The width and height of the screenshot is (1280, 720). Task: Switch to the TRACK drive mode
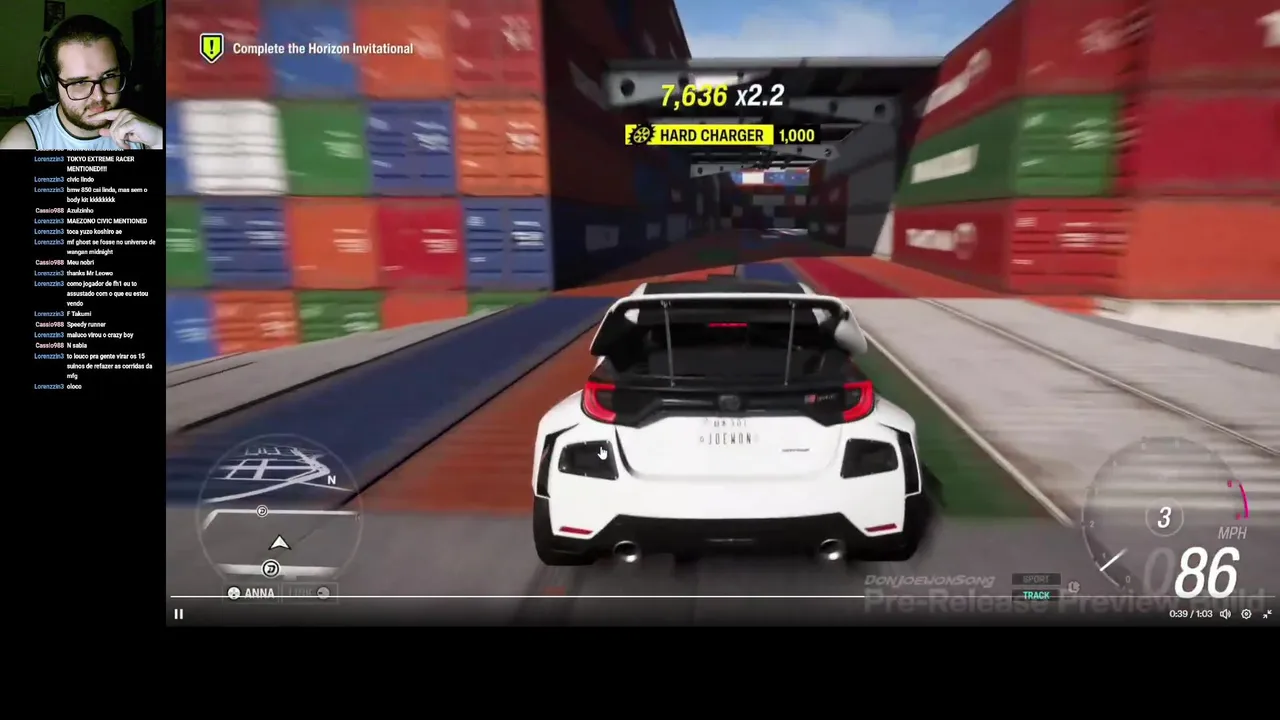(1036, 595)
